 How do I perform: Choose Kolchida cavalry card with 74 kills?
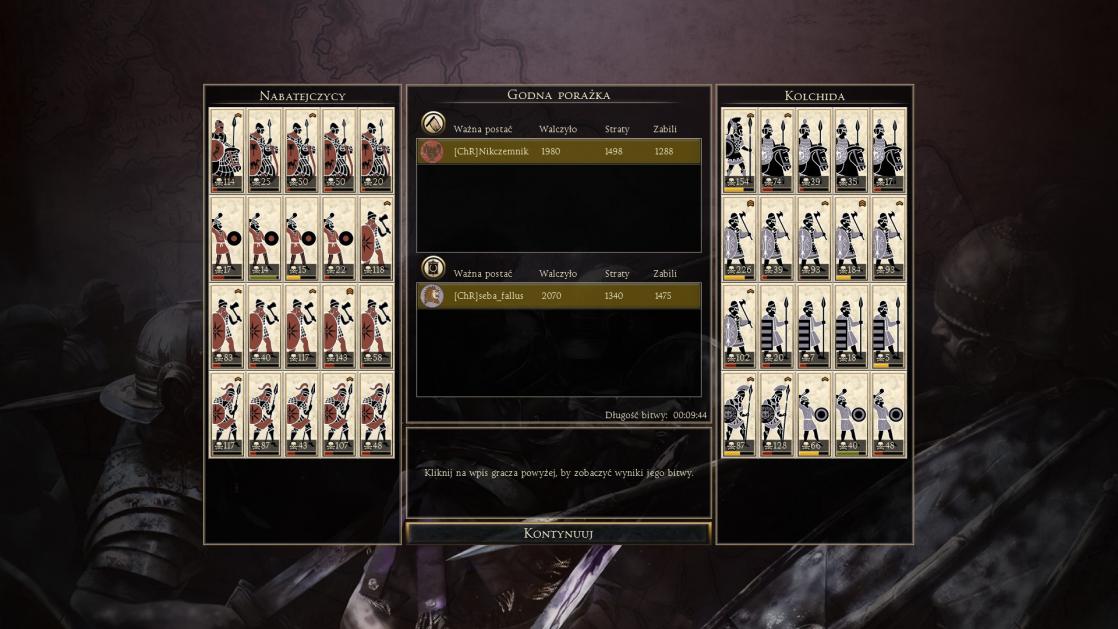776,150
